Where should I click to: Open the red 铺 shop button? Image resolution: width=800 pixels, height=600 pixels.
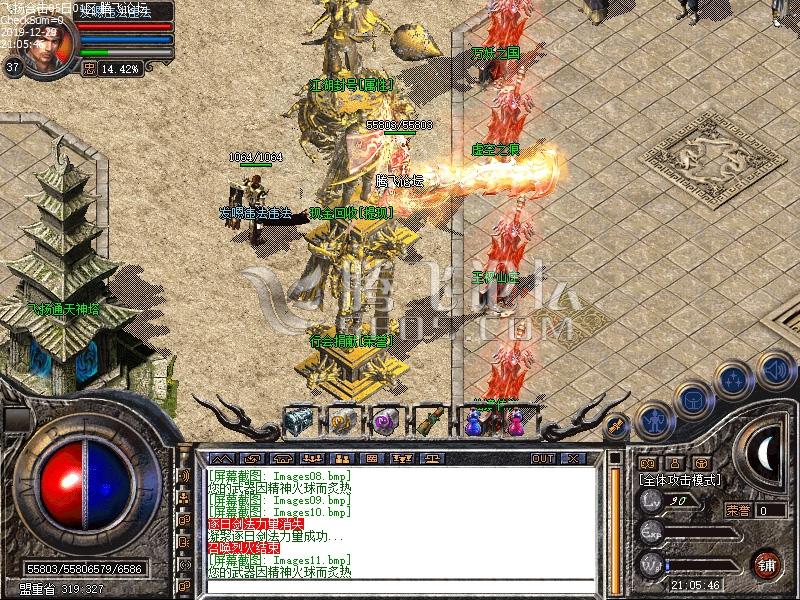point(767,562)
